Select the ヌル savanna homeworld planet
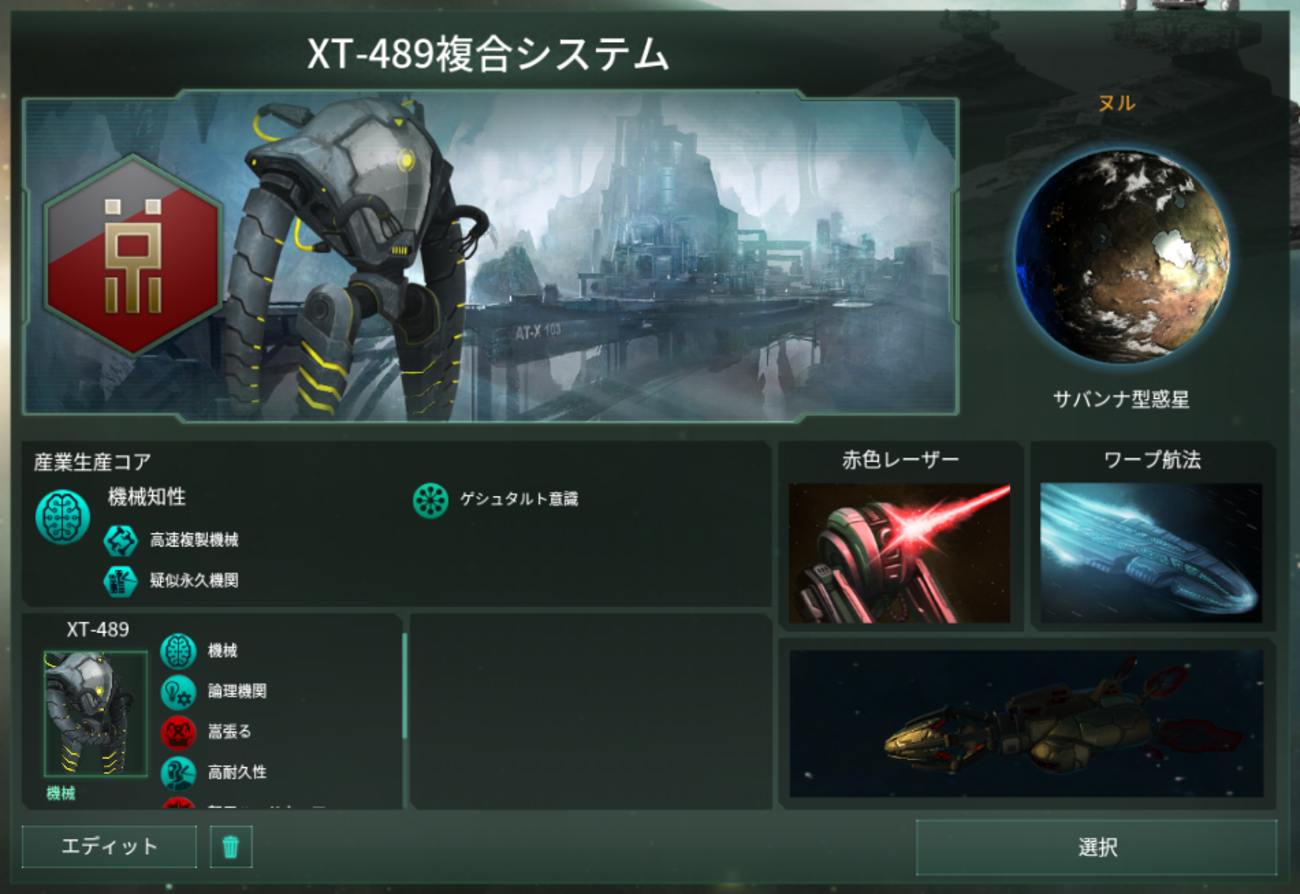 coord(1121,256)
